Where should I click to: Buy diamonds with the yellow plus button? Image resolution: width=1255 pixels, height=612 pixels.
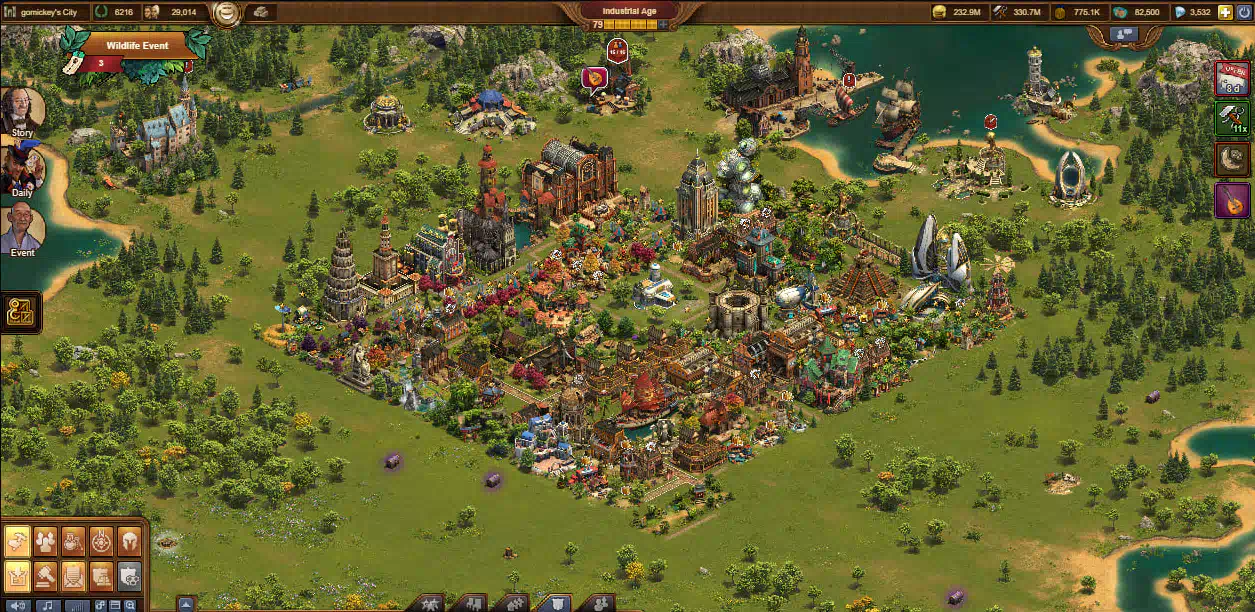pyautogui.click(x=1225, y=12)
